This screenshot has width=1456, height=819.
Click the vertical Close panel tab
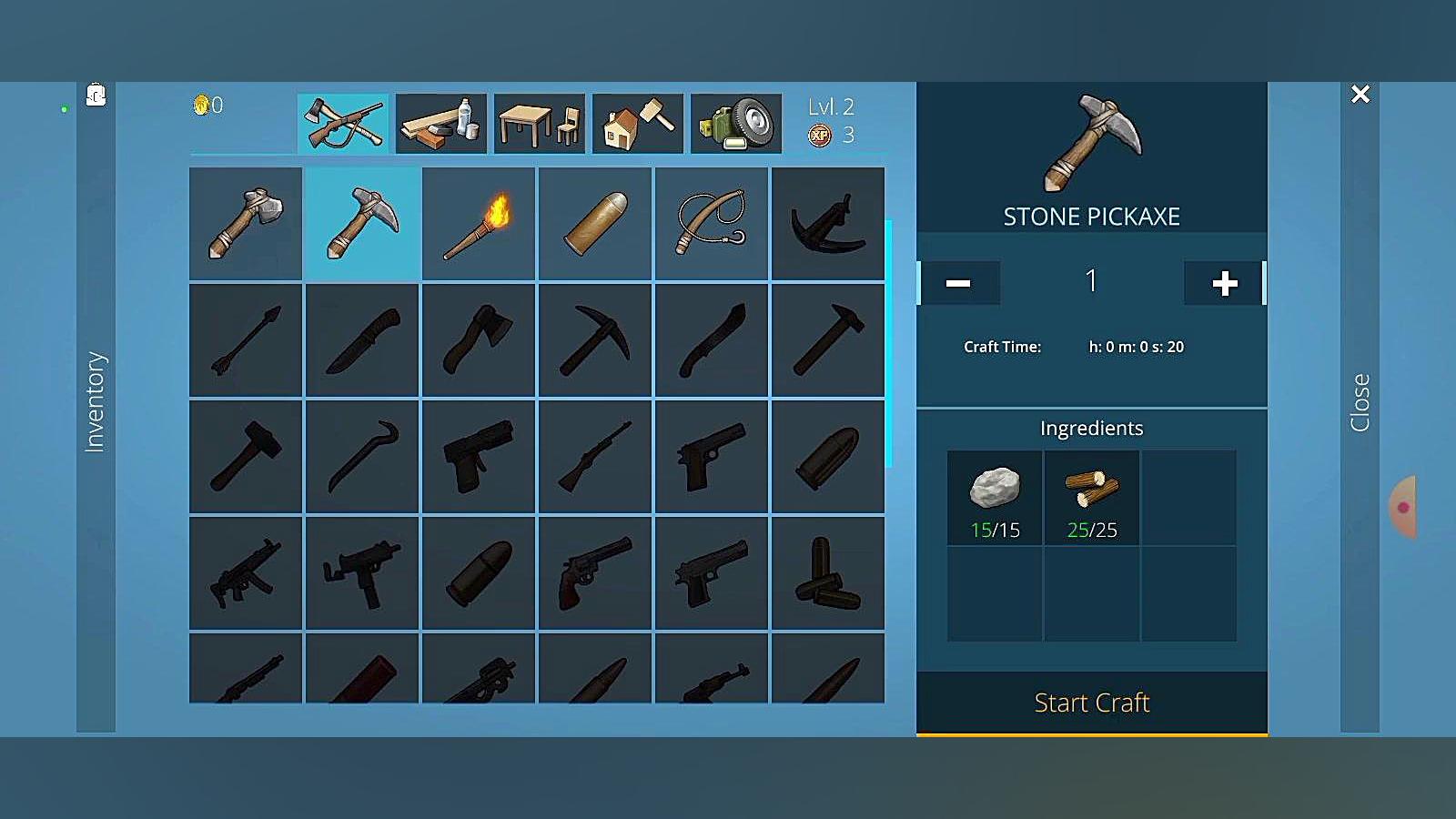[x=1360, y=401]
